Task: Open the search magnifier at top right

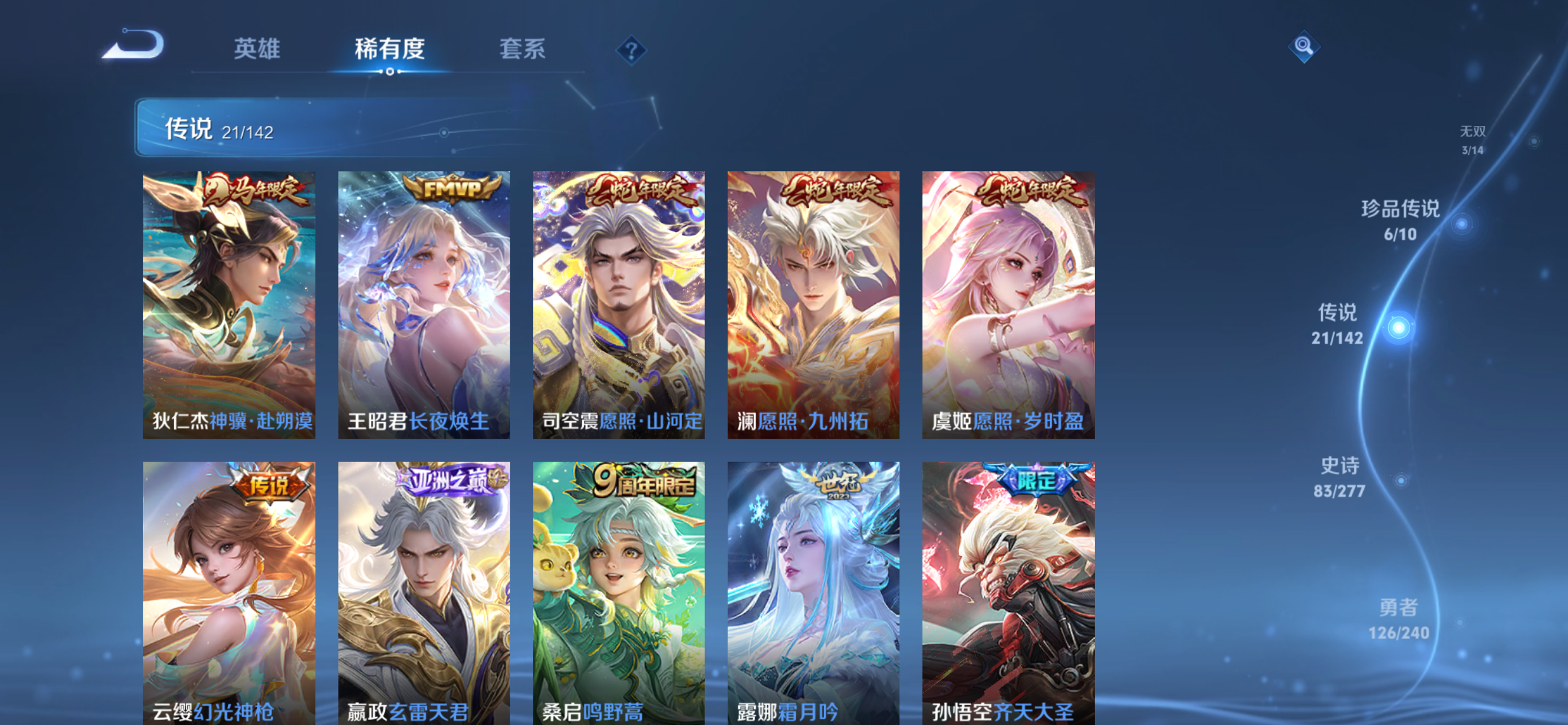Action: tap(1304, 47)
